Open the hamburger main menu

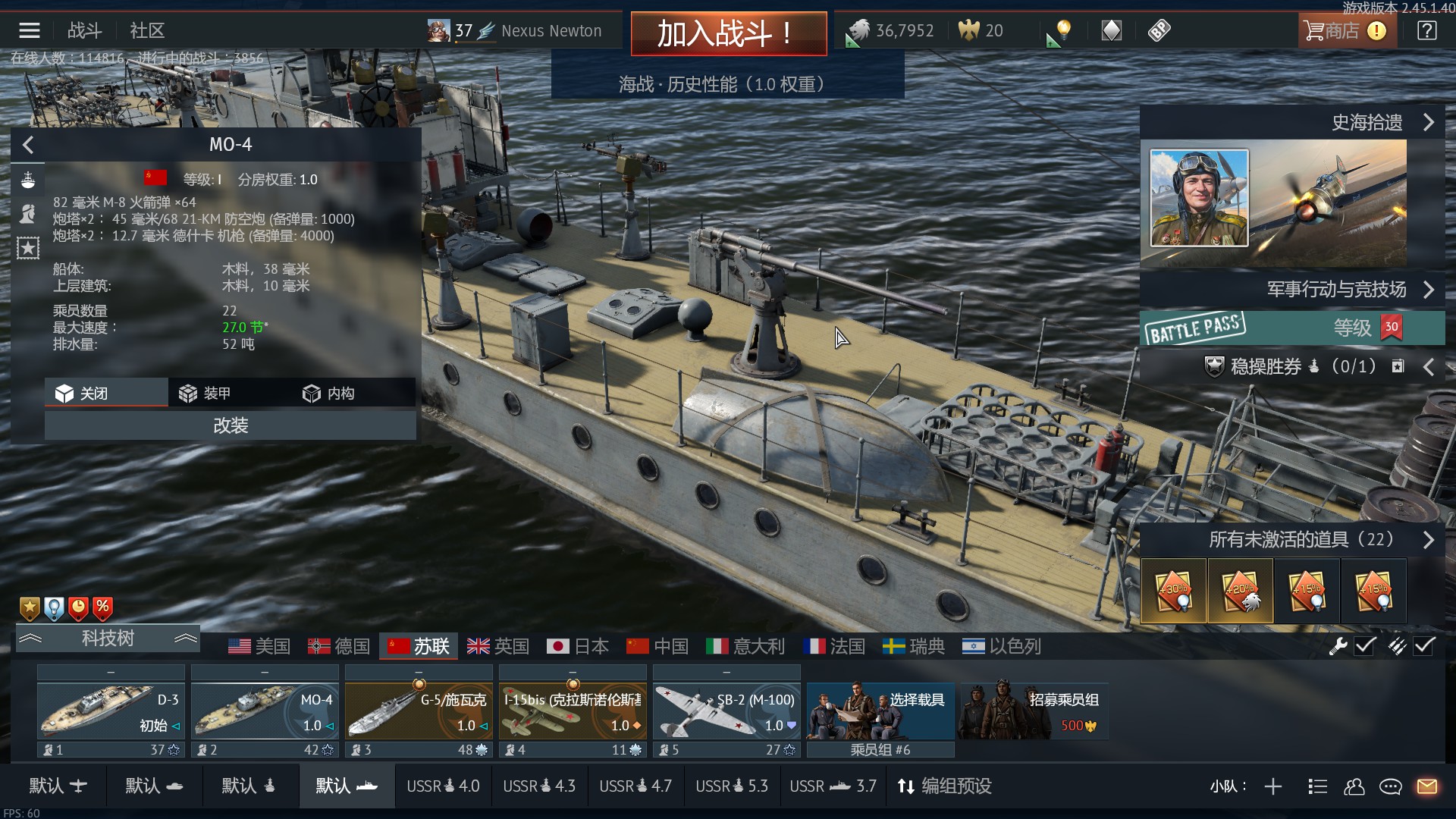click(30, 30)
